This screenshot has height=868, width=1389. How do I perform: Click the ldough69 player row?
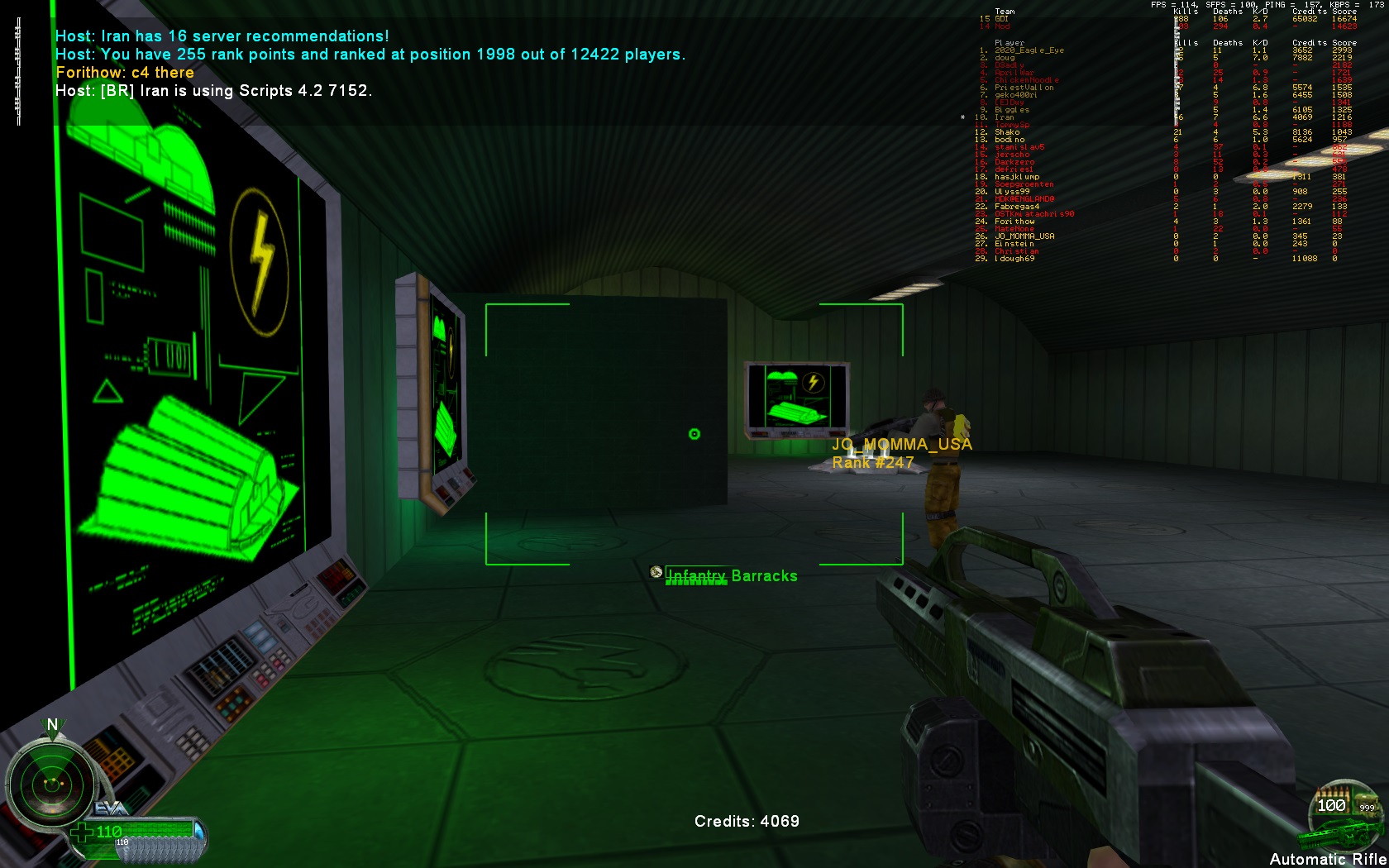pyautogui.click(x=1014, y=259)
